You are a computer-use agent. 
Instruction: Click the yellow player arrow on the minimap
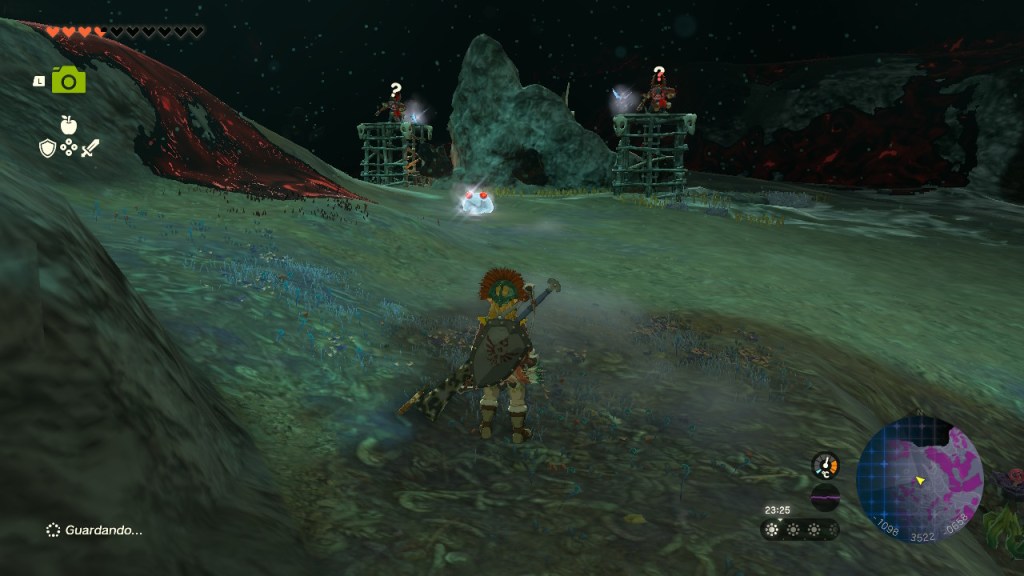coord(918,481)
